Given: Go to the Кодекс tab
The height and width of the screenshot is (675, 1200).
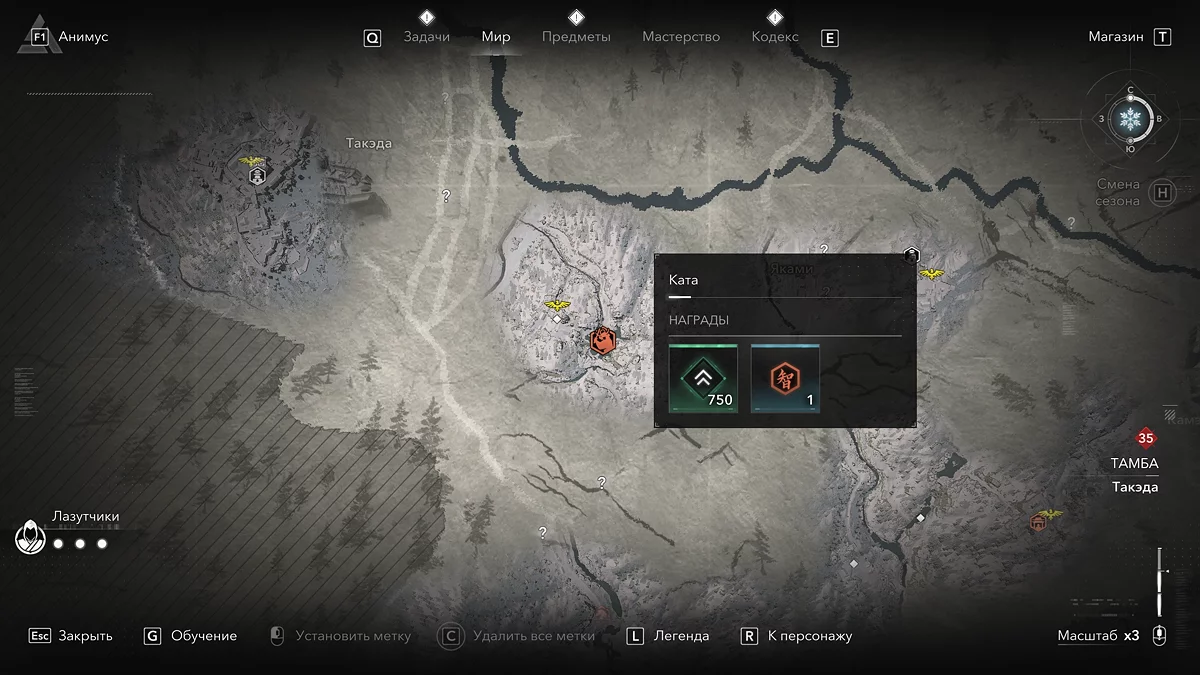Looking at the screenshot, I should (x=775, y=37).
